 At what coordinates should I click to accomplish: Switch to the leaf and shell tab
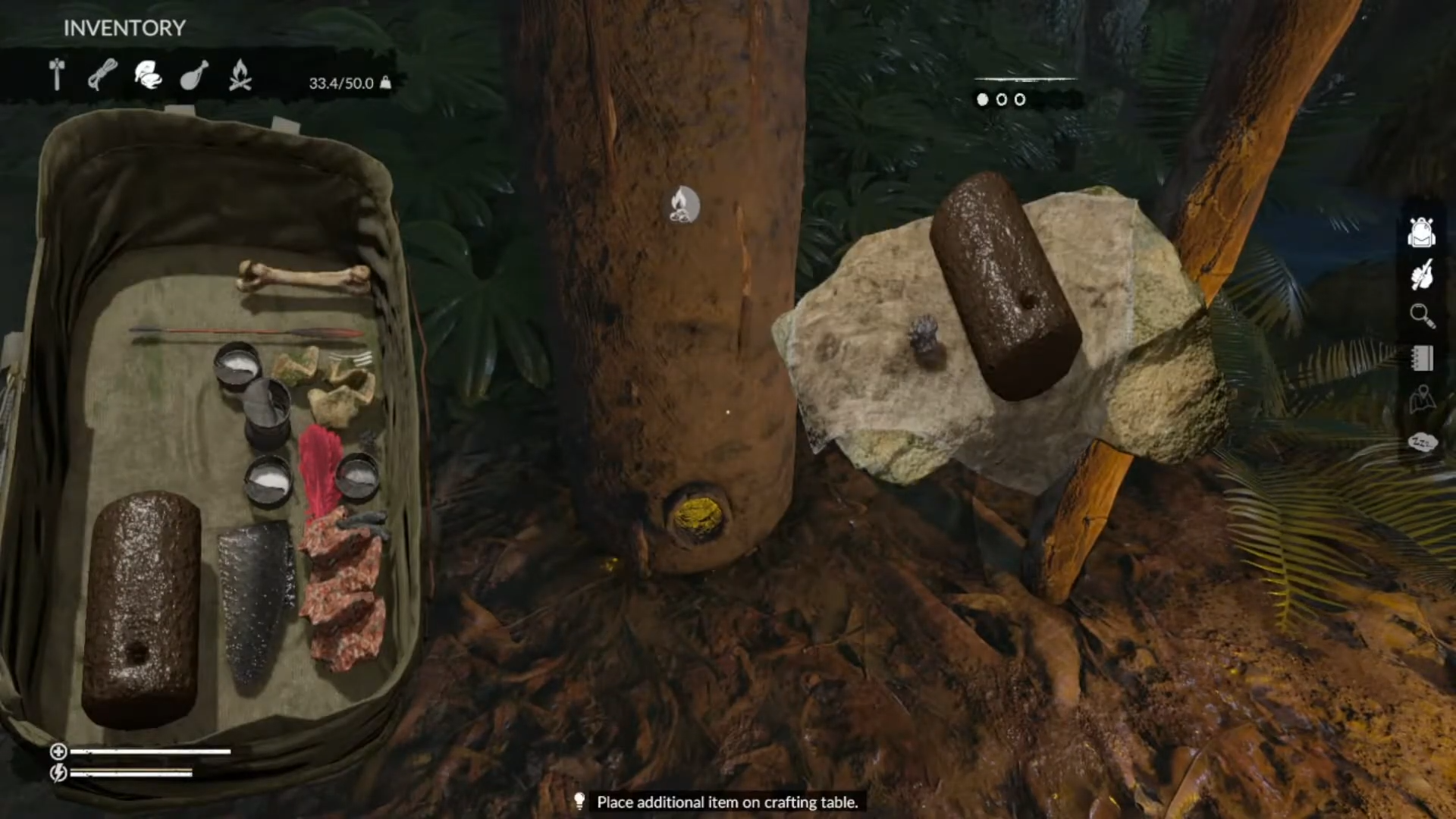click(x=148, y=75)
